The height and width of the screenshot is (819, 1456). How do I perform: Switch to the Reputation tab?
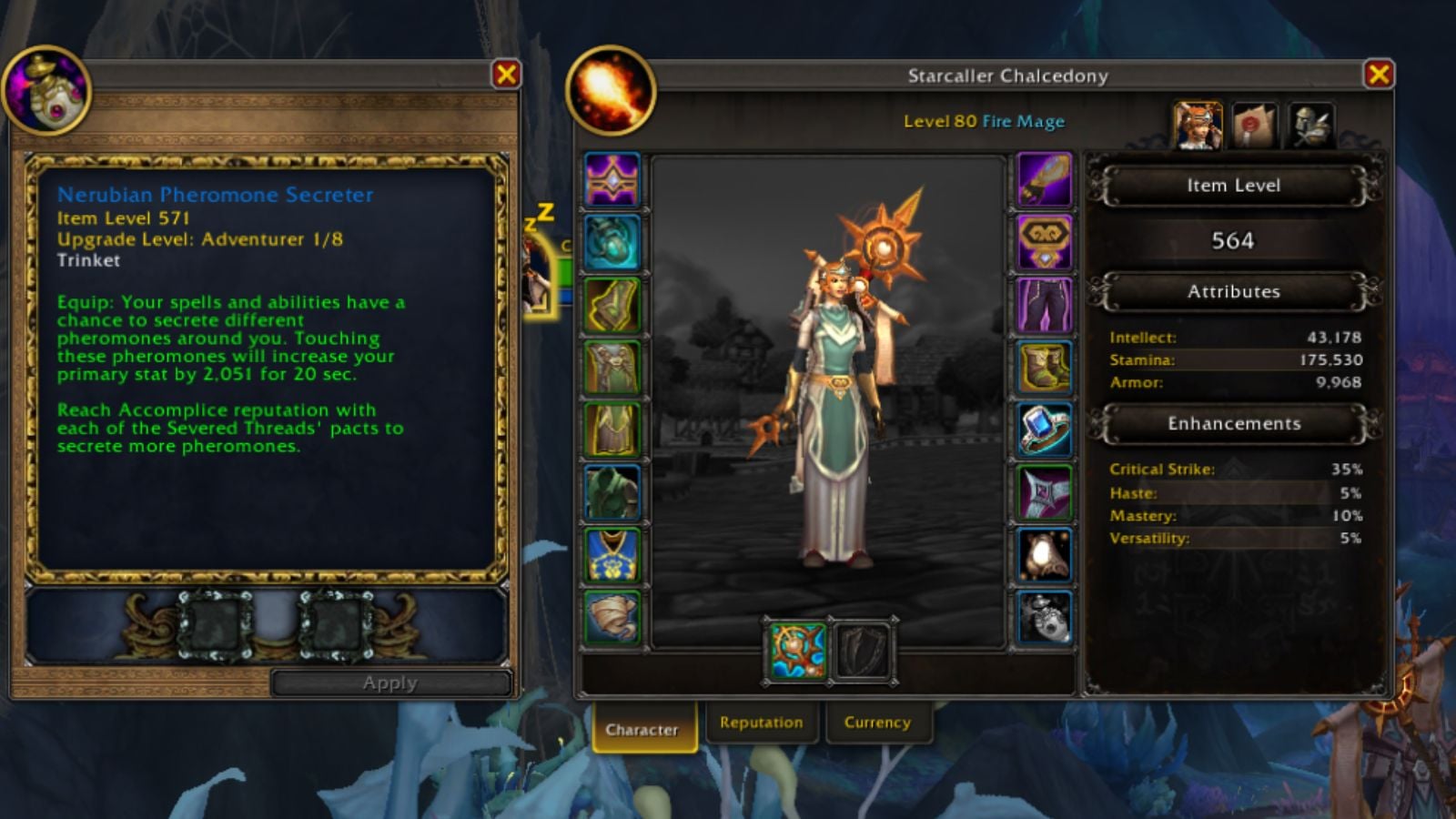point(761,722)
